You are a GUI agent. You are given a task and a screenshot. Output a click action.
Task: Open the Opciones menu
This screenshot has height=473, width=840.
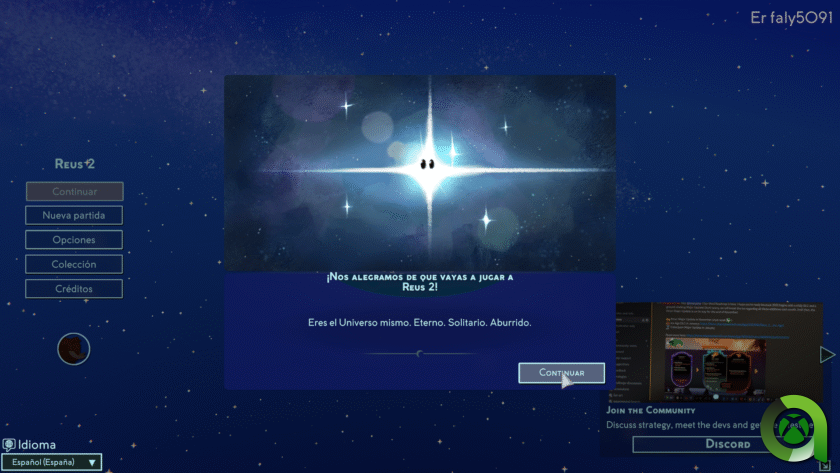(74, 240)
